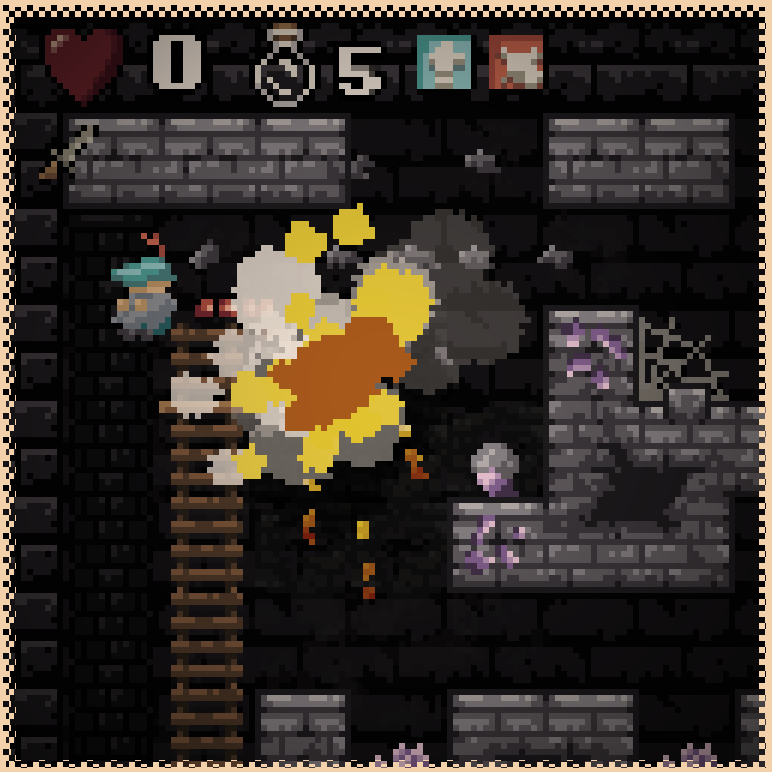Select the teal glove item icon
Image resolution: width=772 pixels, height=772 pixels.
click(443, 63)
